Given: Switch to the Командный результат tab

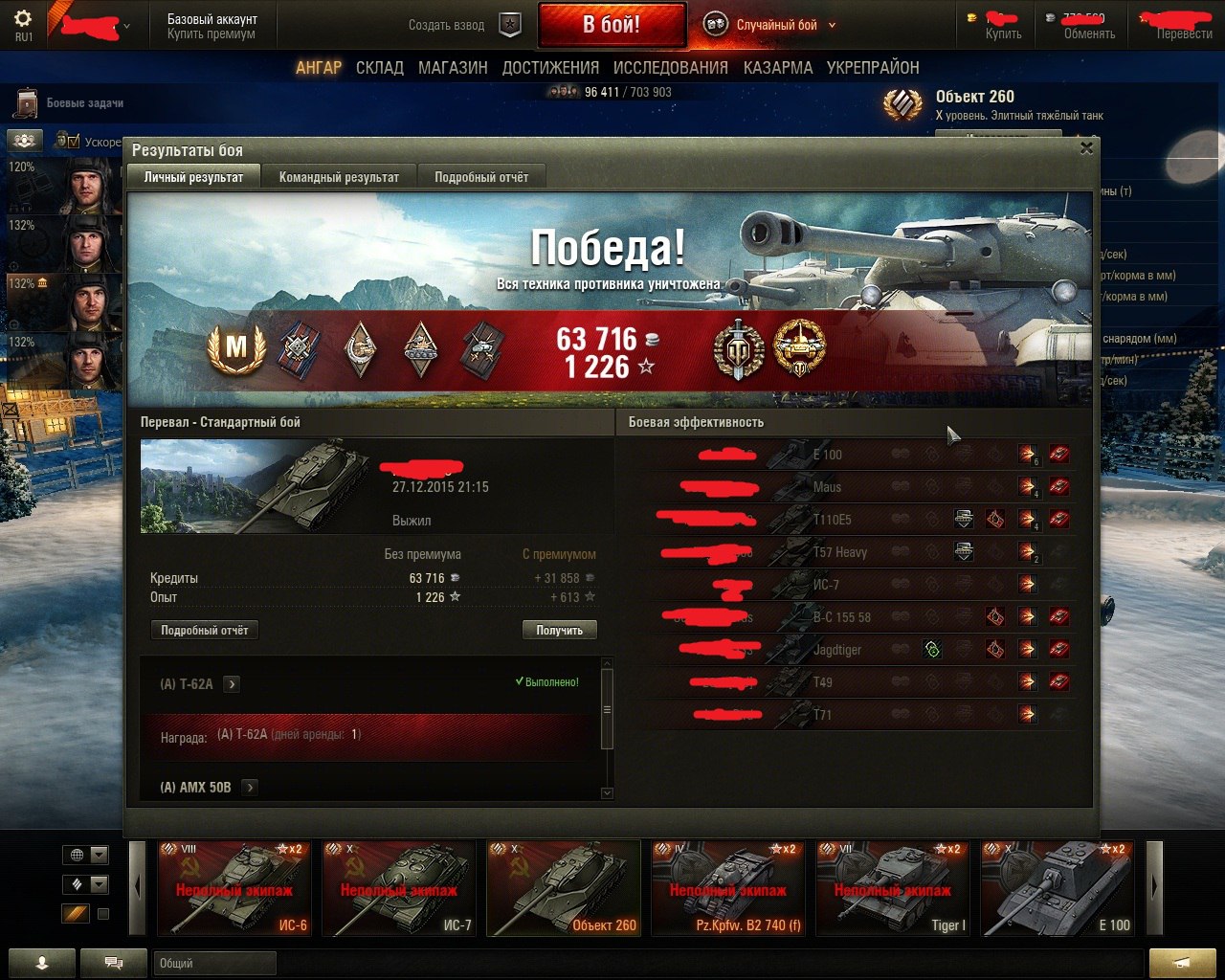Looking at the screenshot, I should pos(339,177).
